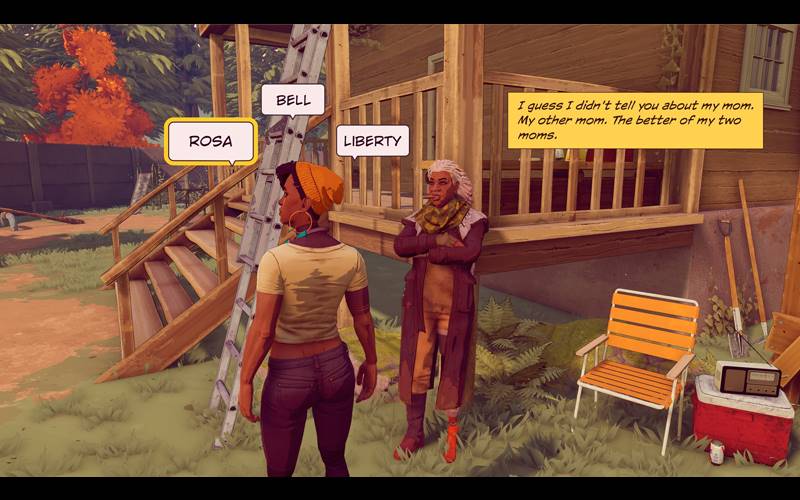This screenshot has width=800, height=500.
Task: Pick the LIBERTY dialogue option
Action: (x=372, y=140)
